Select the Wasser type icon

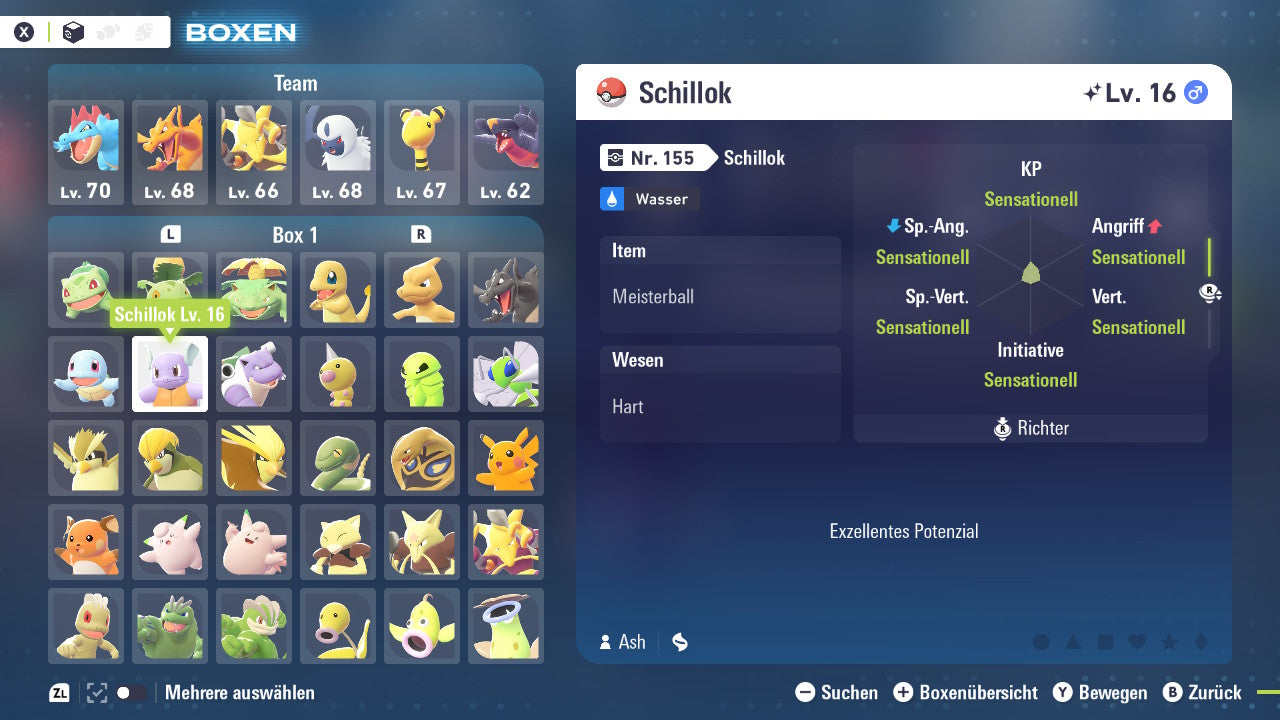615,199
